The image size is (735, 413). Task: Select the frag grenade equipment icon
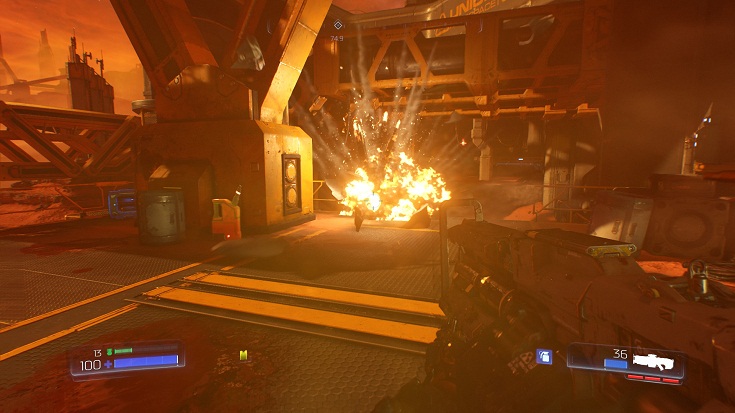point(544,356)
